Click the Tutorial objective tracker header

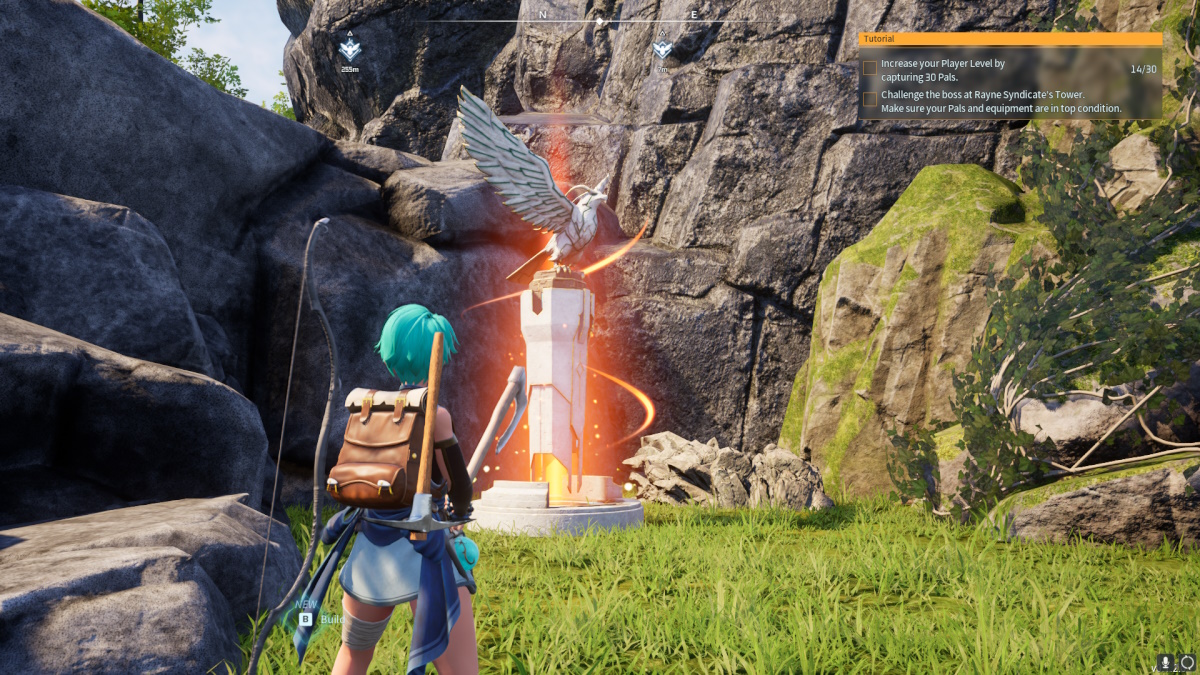1010,39
